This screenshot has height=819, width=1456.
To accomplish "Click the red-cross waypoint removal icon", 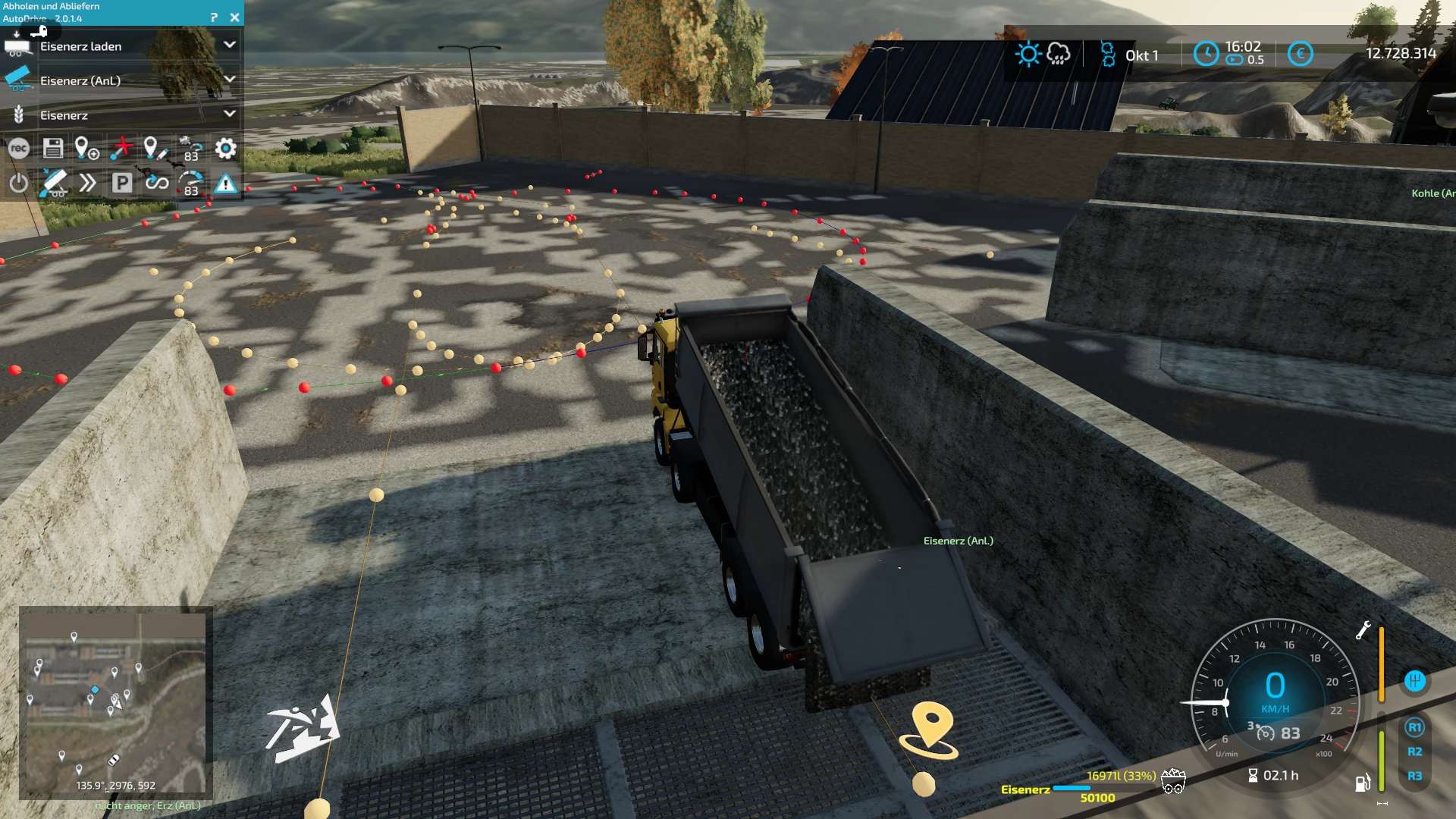I will 121,149.
